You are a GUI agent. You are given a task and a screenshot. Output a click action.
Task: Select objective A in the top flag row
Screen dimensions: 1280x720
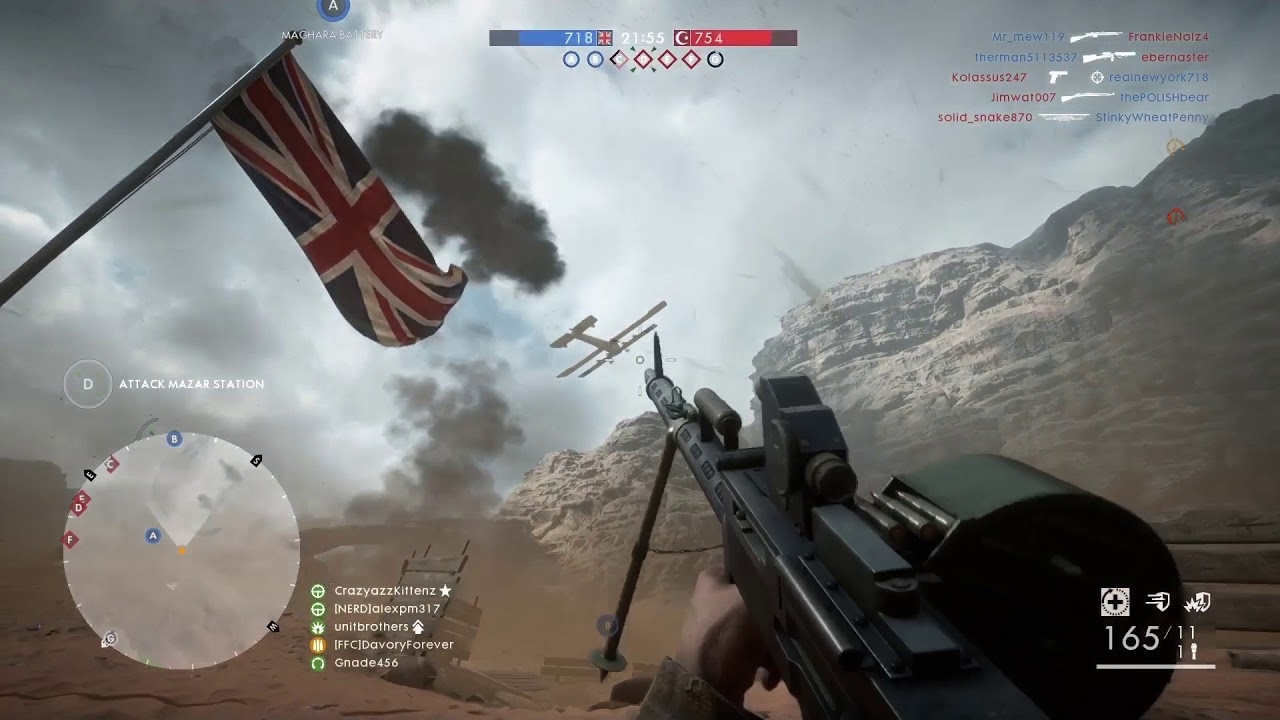(571, 60)
